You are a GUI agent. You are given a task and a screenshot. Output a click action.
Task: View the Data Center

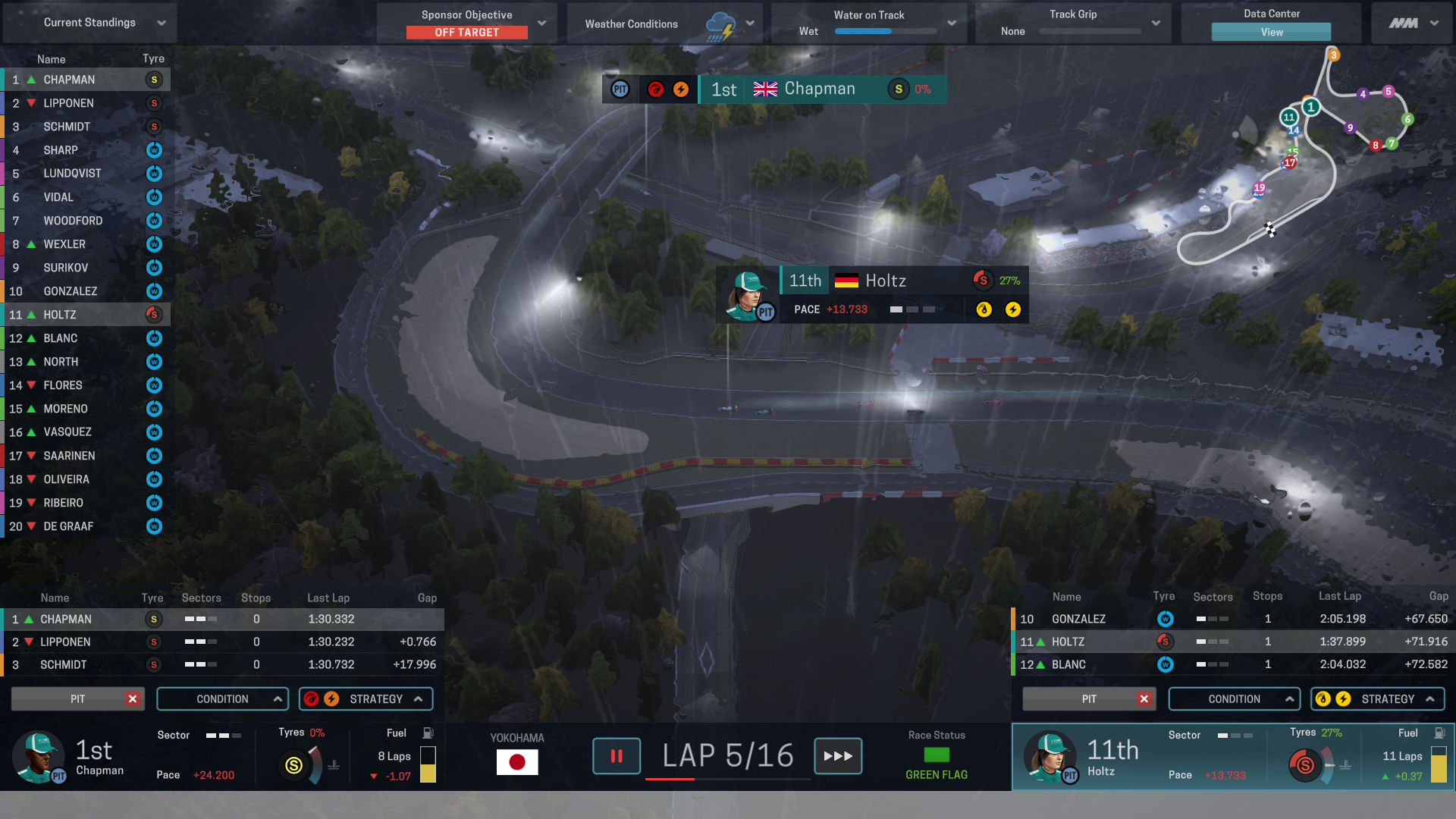1271,32
